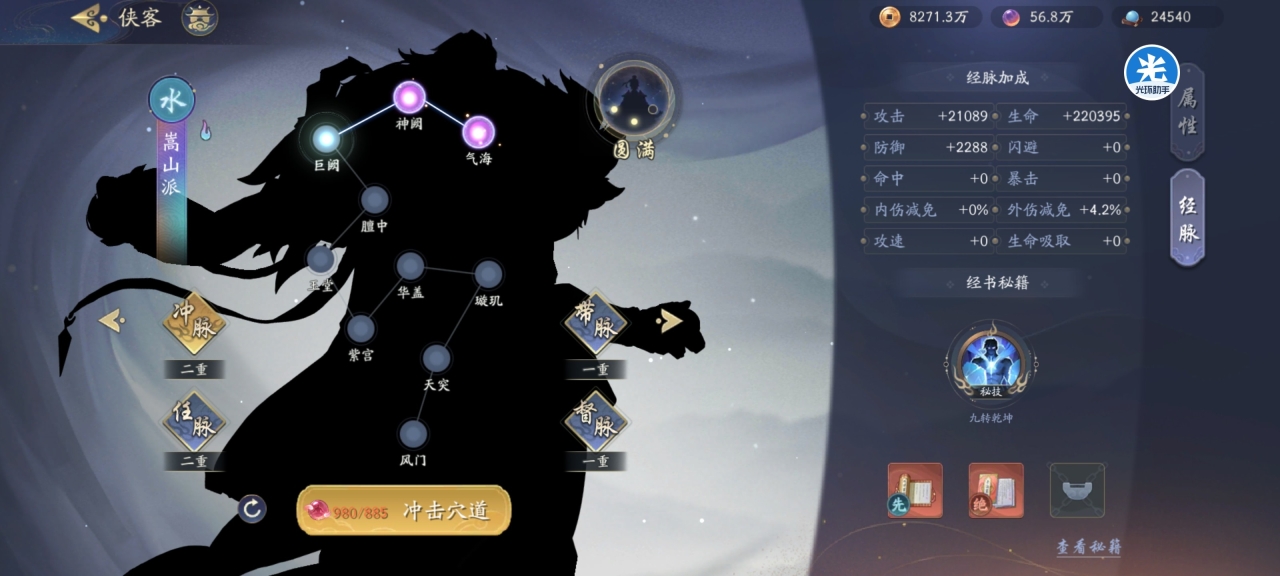Viewport: 1280px width, 576px height.
Task: Open the 查看秘籍 link
Action: (x=1088, y=547)
